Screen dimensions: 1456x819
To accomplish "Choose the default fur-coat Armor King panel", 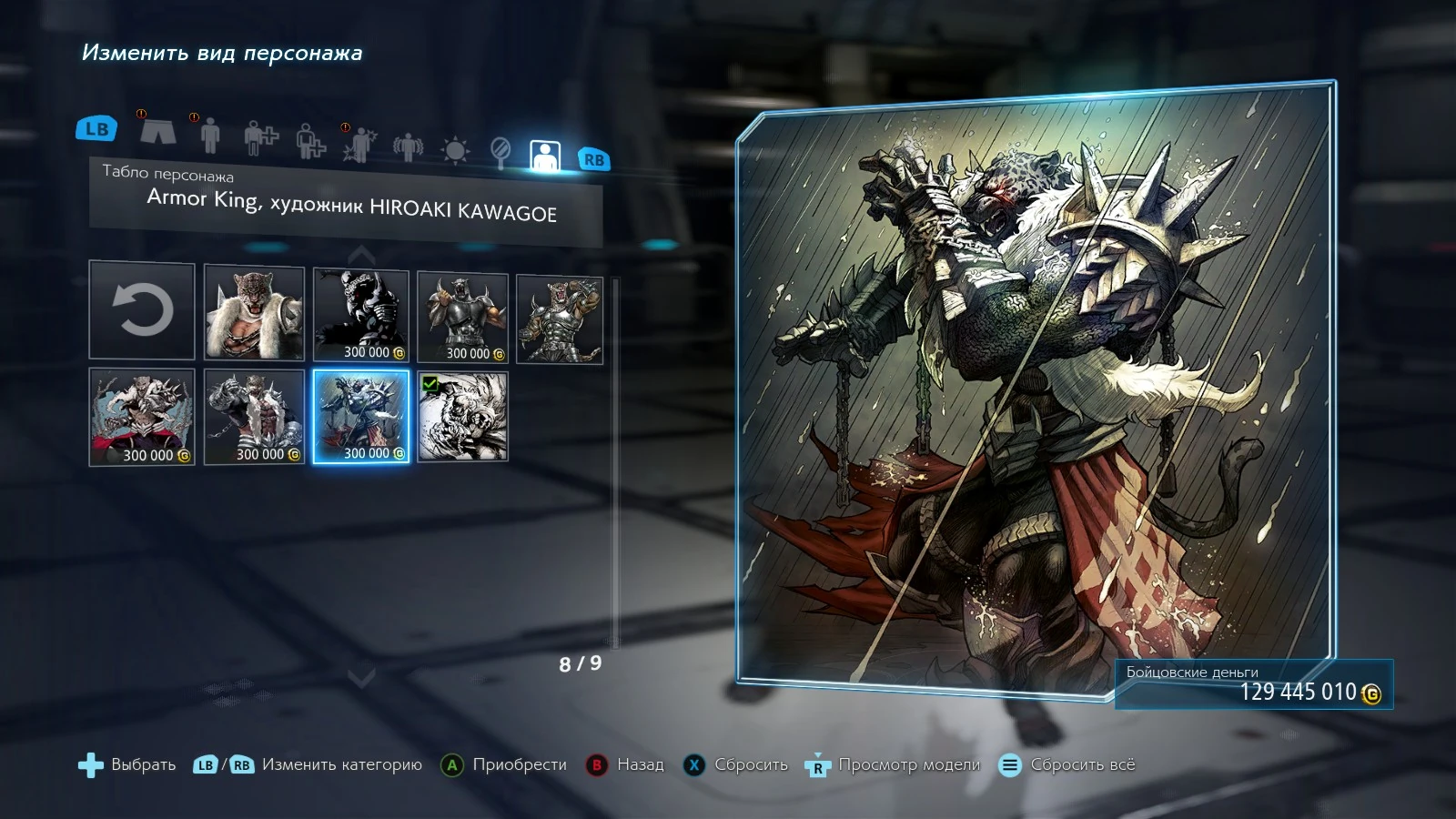I will tap(254, 312).
